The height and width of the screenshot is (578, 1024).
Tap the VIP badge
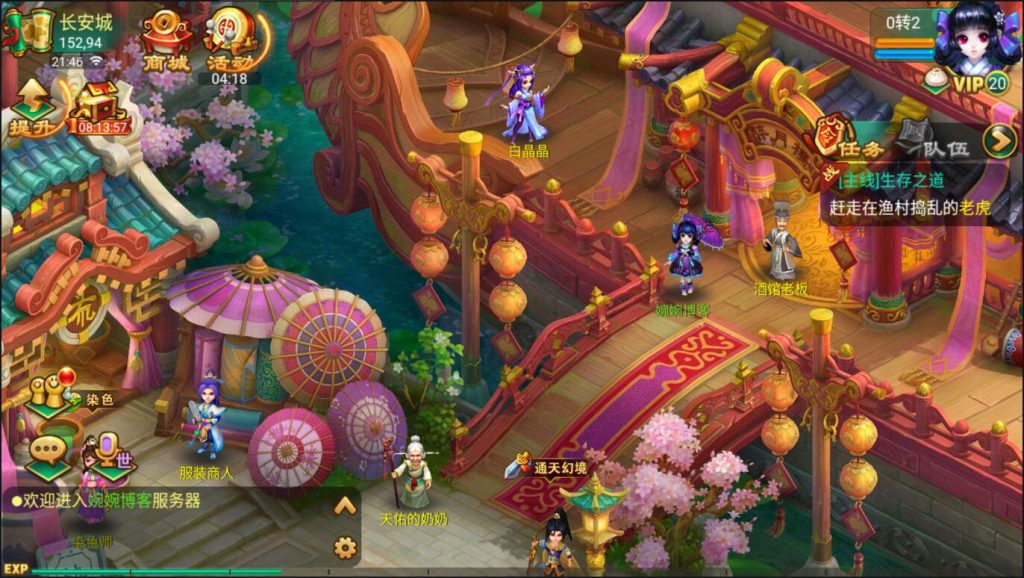[x=982, y=83]
